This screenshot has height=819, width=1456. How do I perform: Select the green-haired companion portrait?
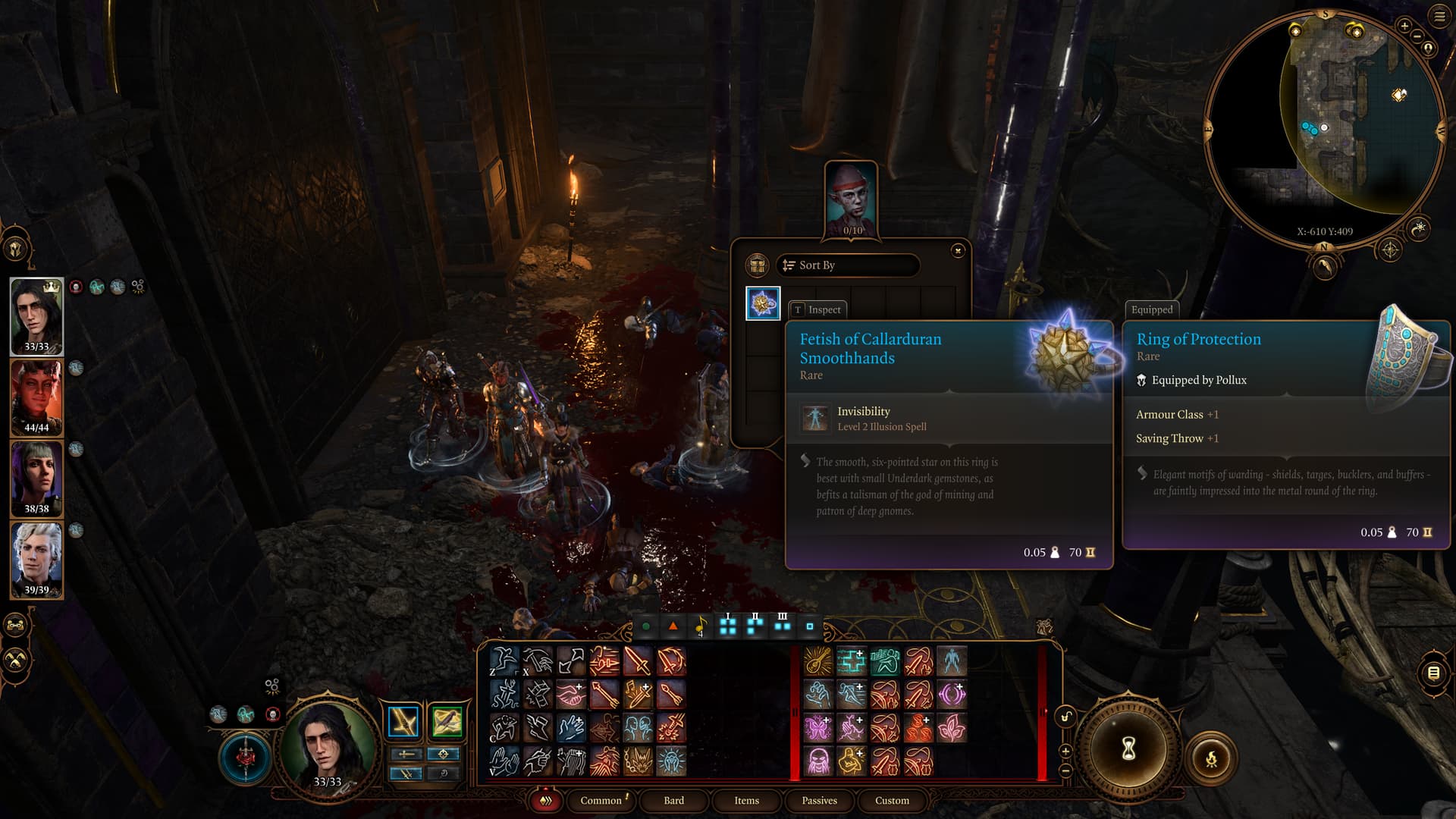36,479
